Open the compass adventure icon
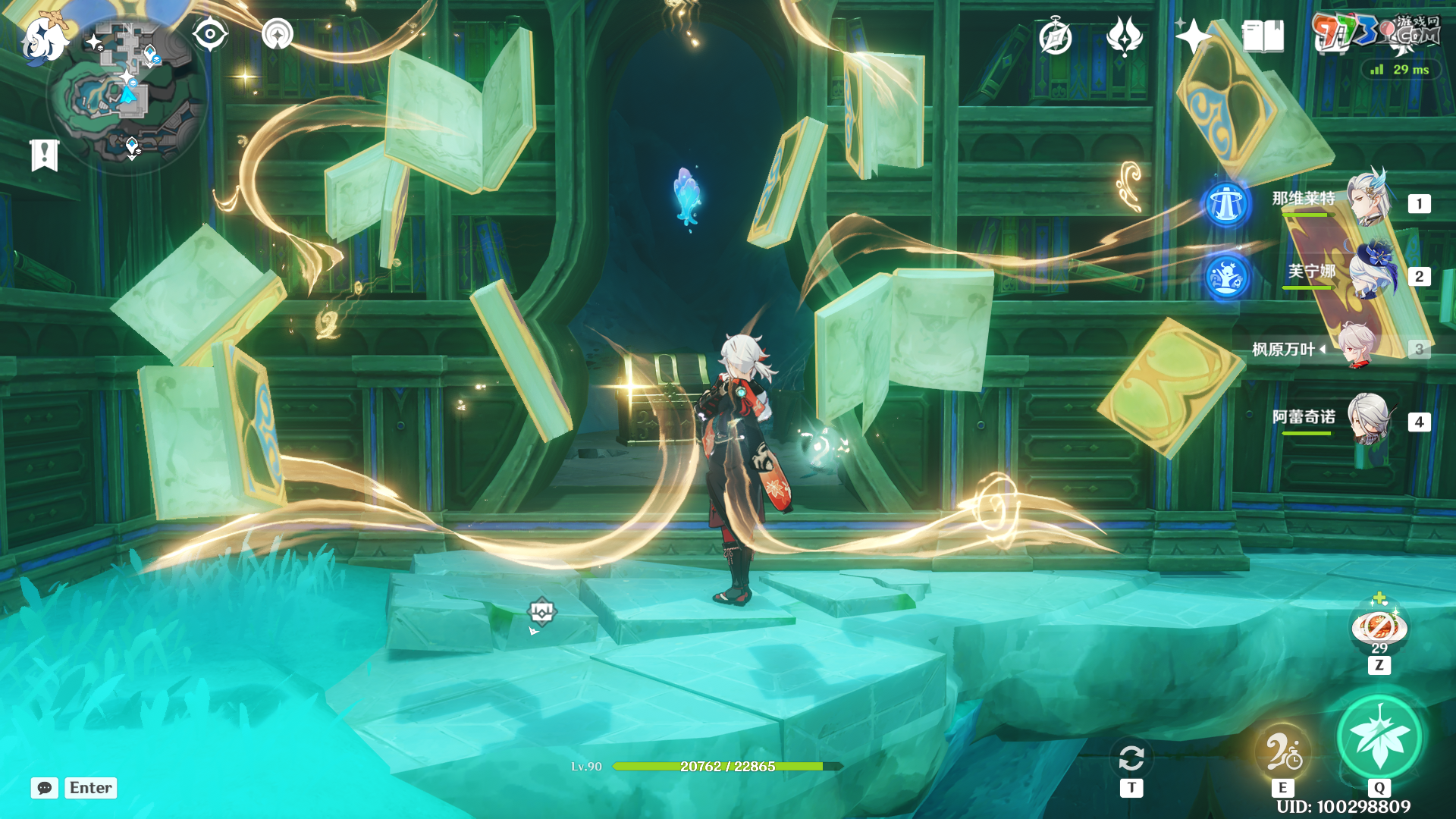The height and width of the screenshot is (819, 1456). tap(1055, 37)
